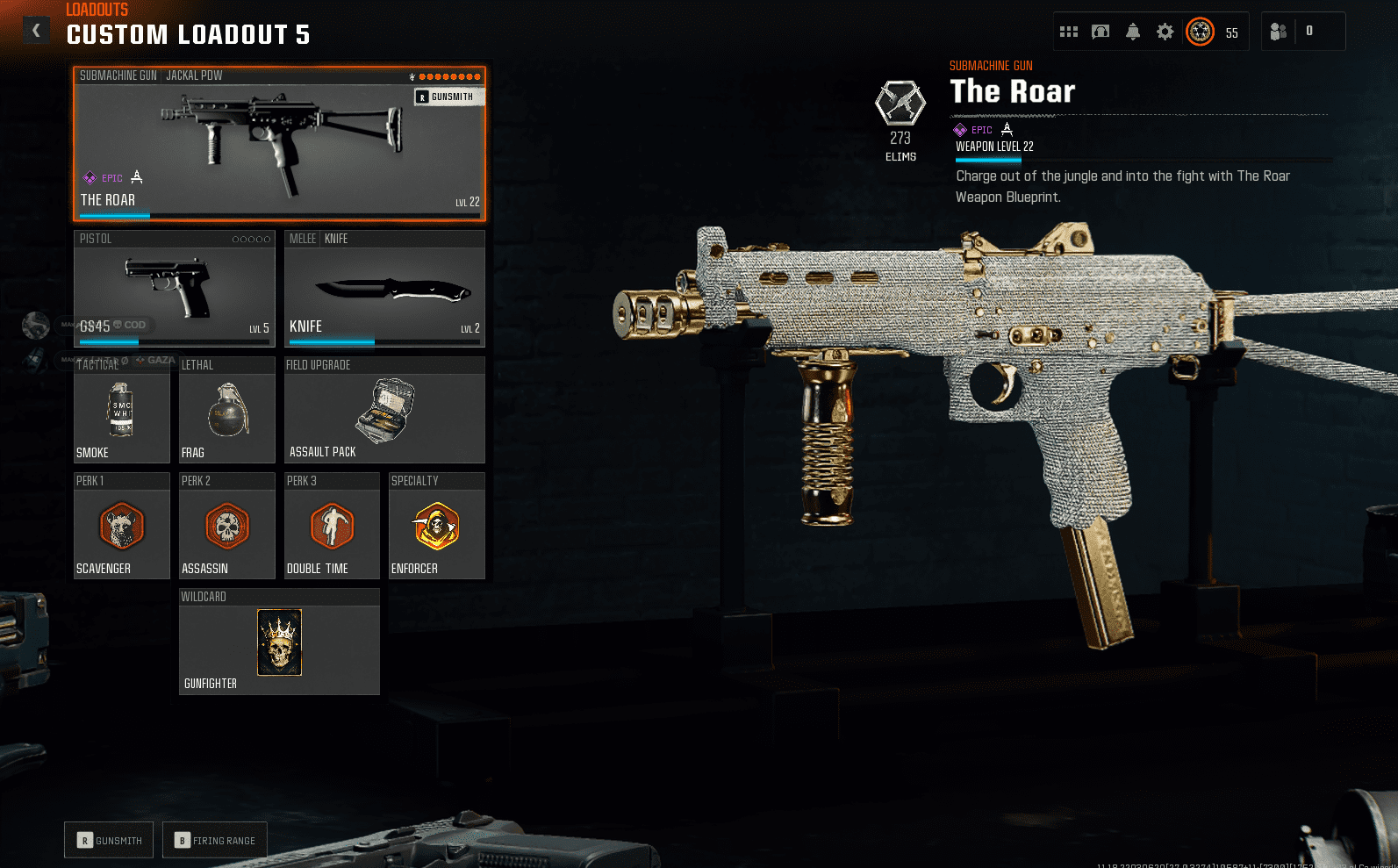Choose the Knife melee slot

coord(384,288)
